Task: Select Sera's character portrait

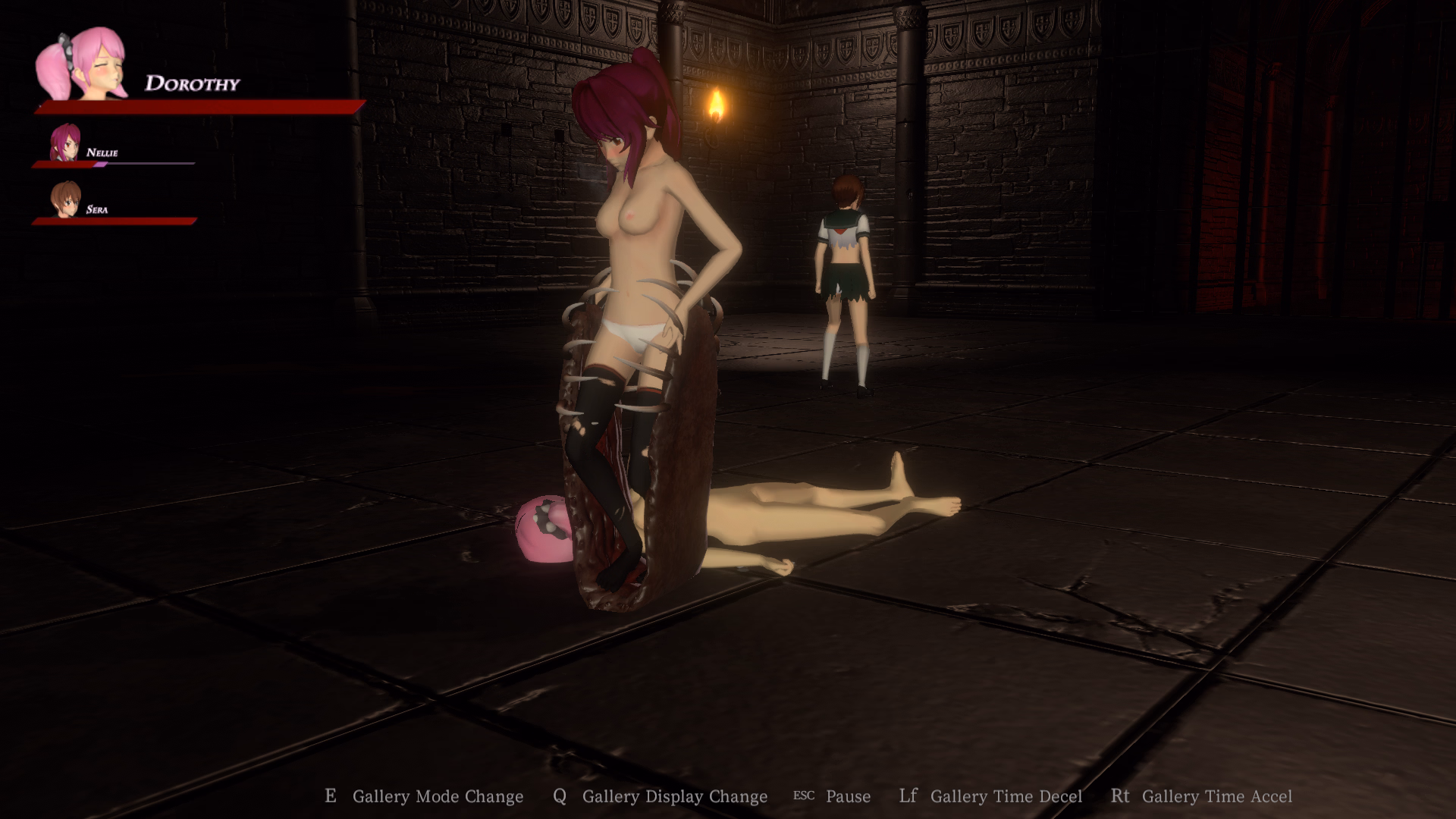Action: pyautogui.click(x=64, y=199)
